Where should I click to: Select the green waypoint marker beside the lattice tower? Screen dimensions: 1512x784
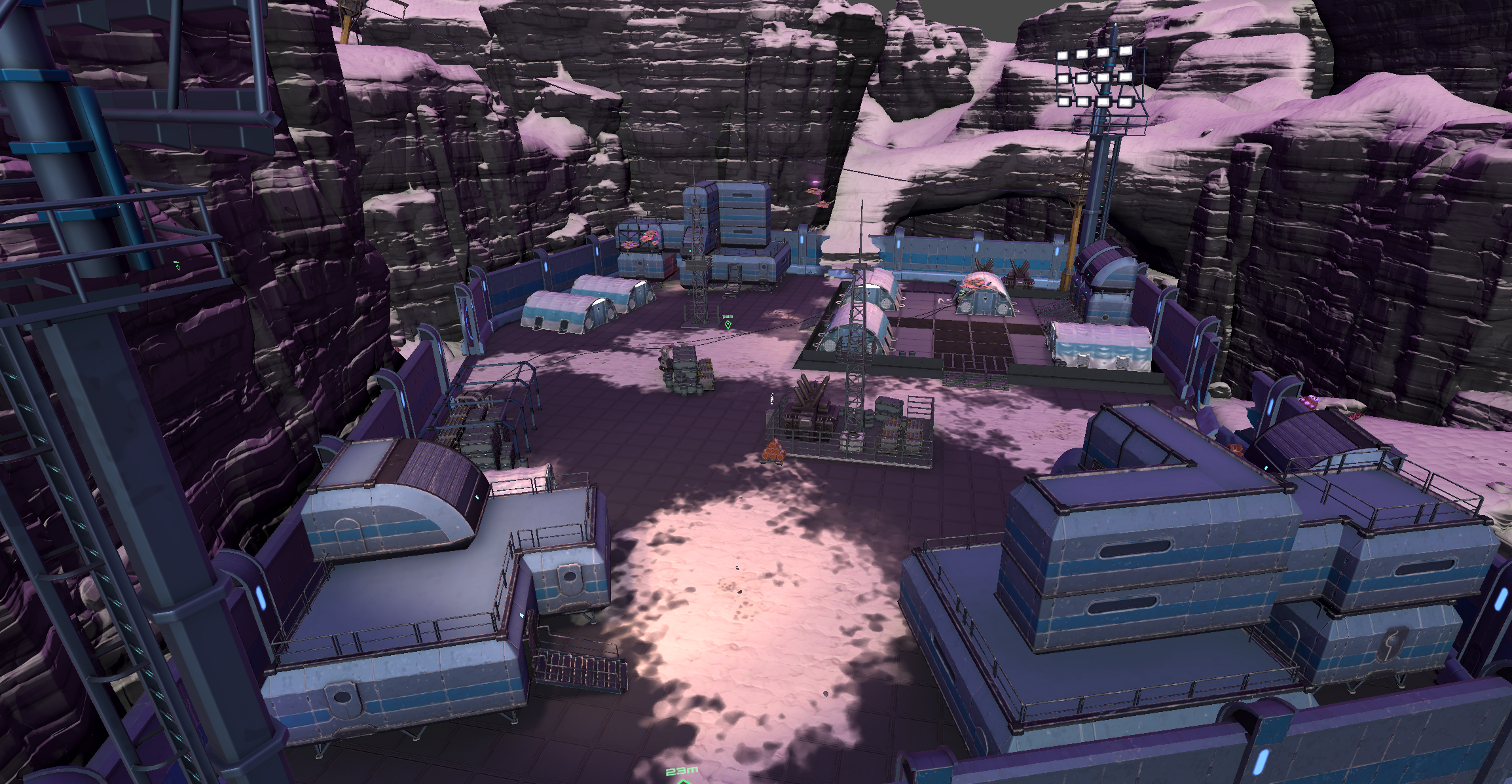(x=728, y=323)
